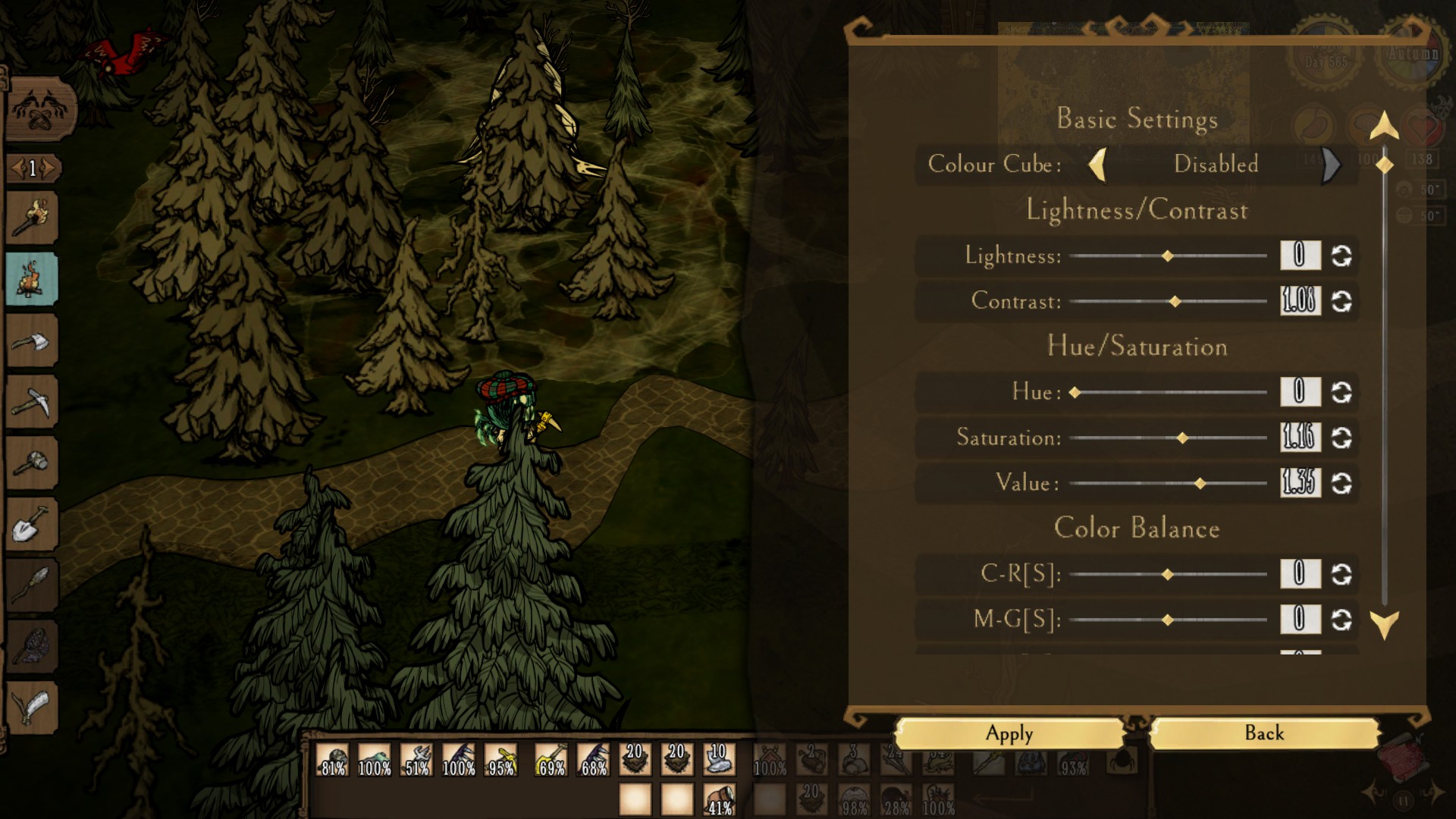1456x819 pixels.
Task: Reset the Saturation slider using its circular arrow
Action: pos(1342,438)
